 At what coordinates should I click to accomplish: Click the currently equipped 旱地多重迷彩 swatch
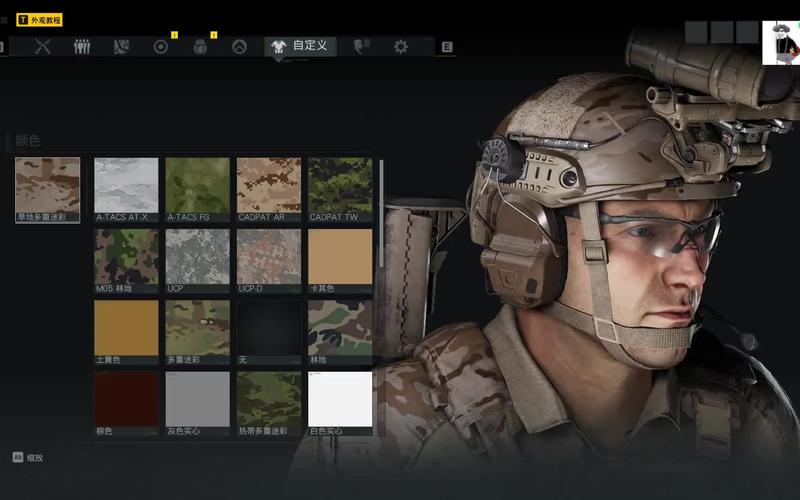point(47,184)
